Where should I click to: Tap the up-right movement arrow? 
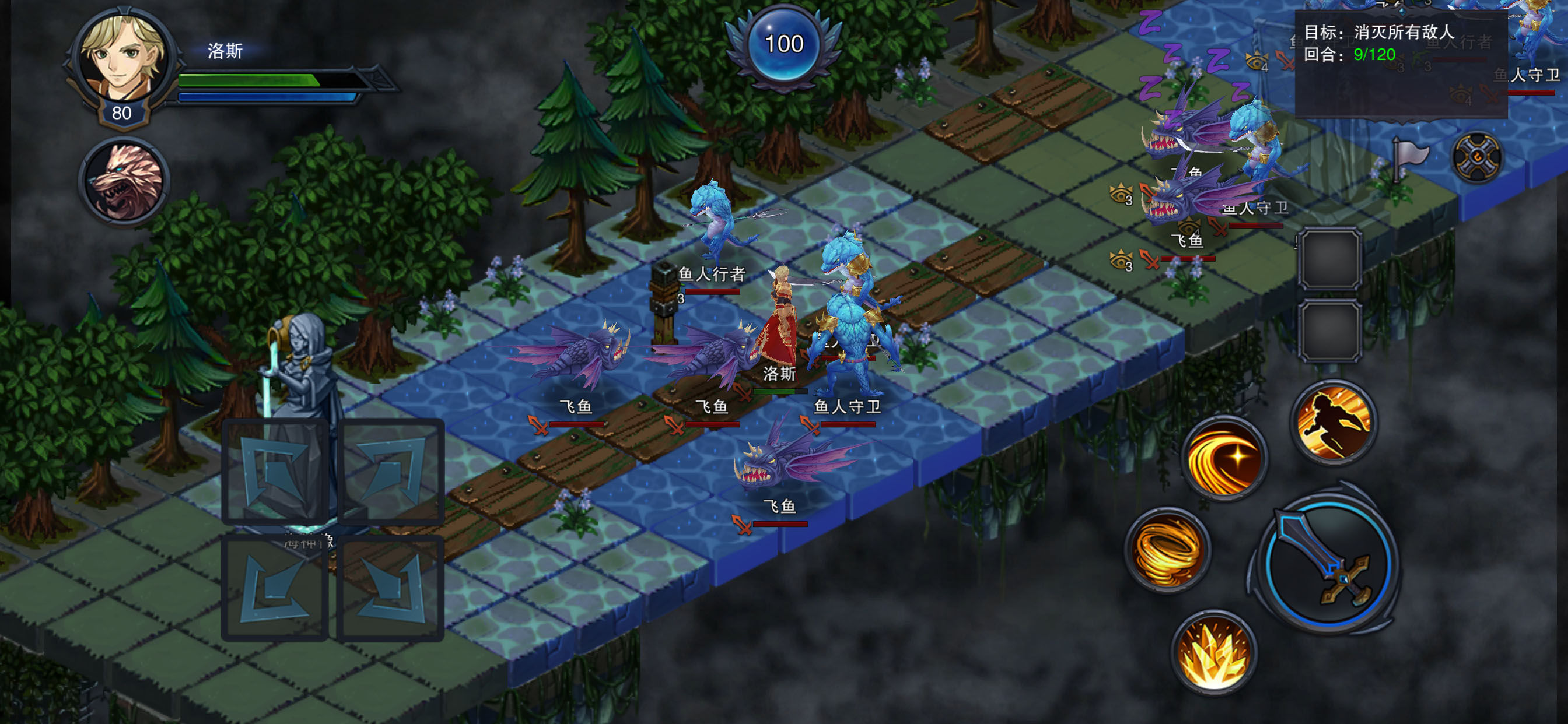391,471
